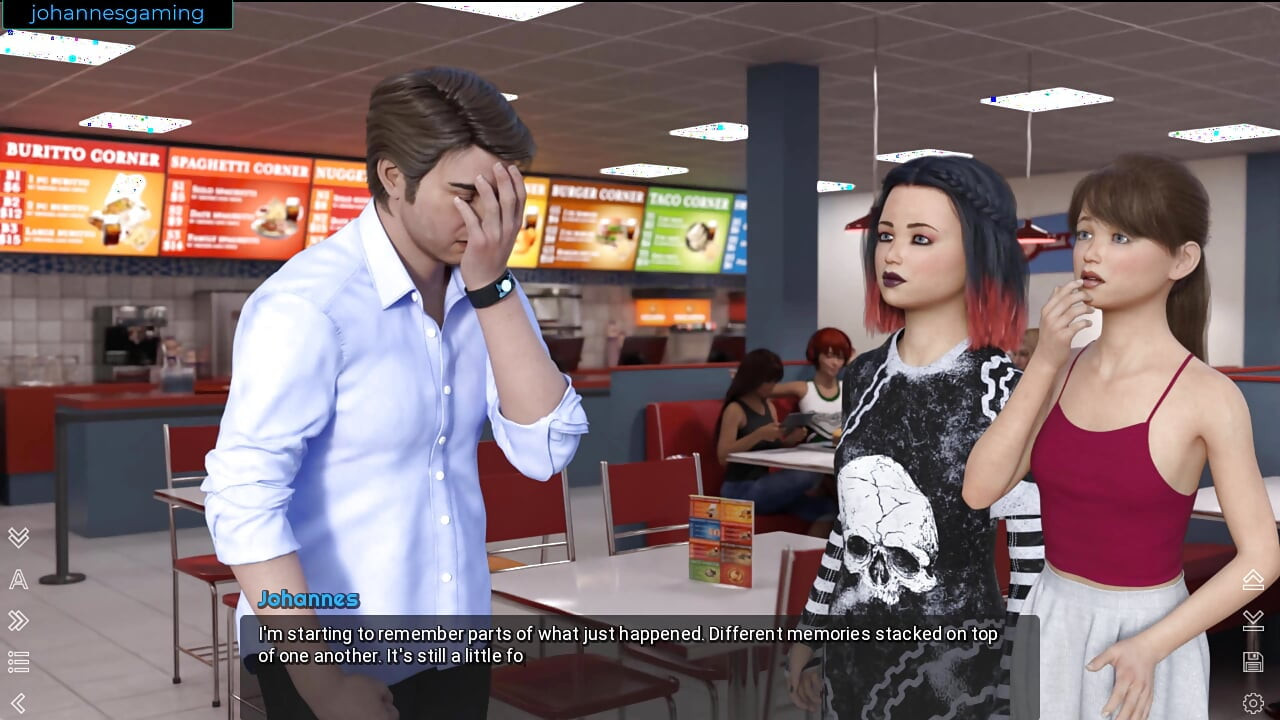Toggle auto-advance with the letter A icon
The image size is (1280, 720).
[18, 579]
